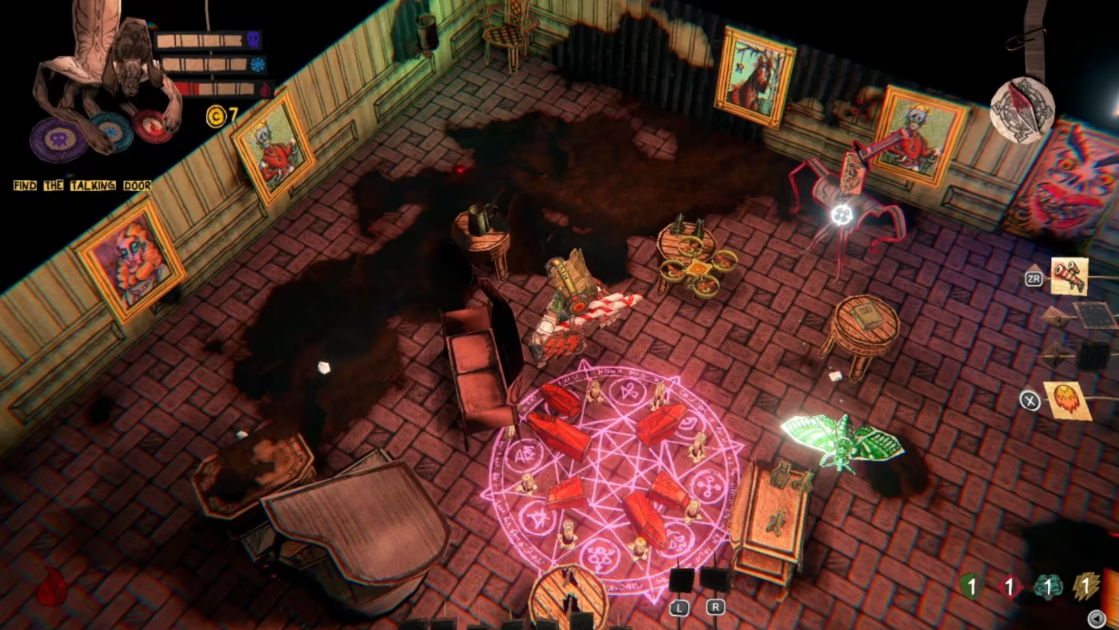
Task: Activate the flaming fur ability slot
Action: click(x=1067, y=399)
